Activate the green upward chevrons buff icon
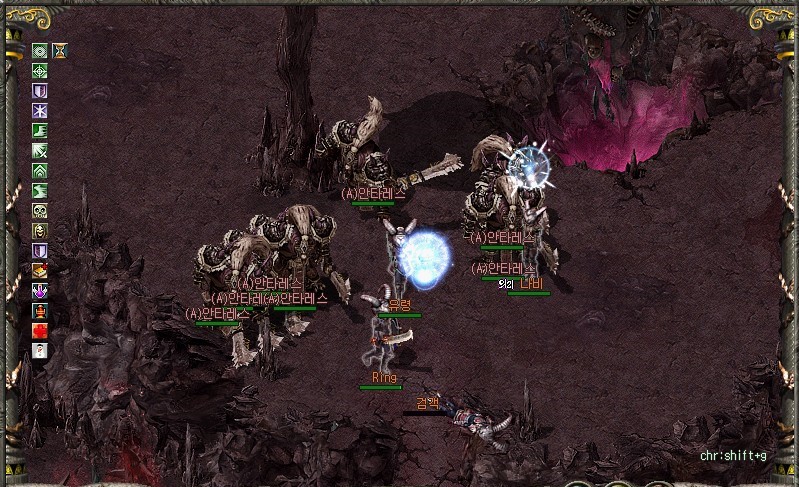The height and width of the screenshot is (487, 799). pyautogui.click(x=40, y=170)
